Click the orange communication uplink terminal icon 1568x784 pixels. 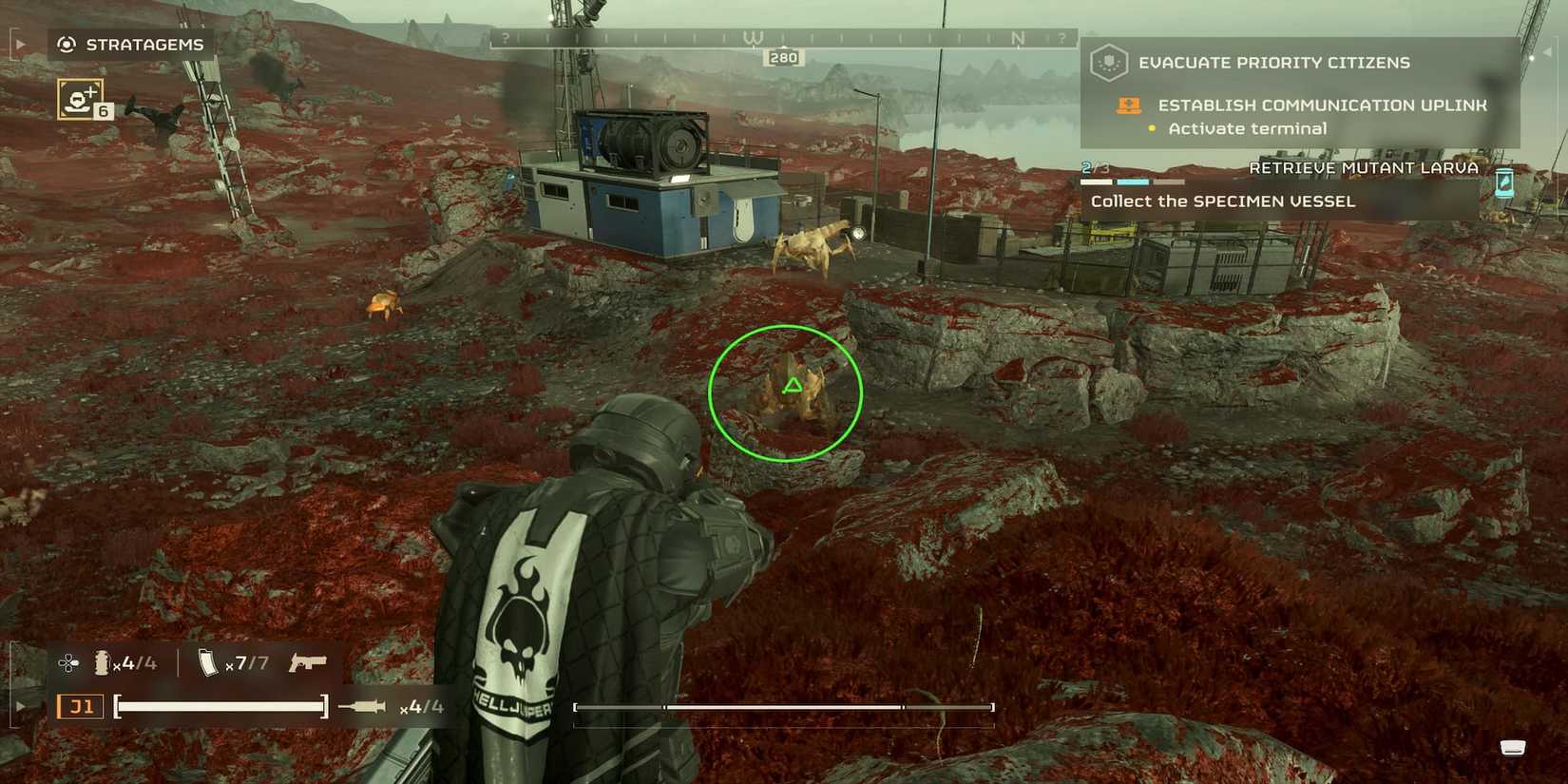click(x=1128, y=105)
